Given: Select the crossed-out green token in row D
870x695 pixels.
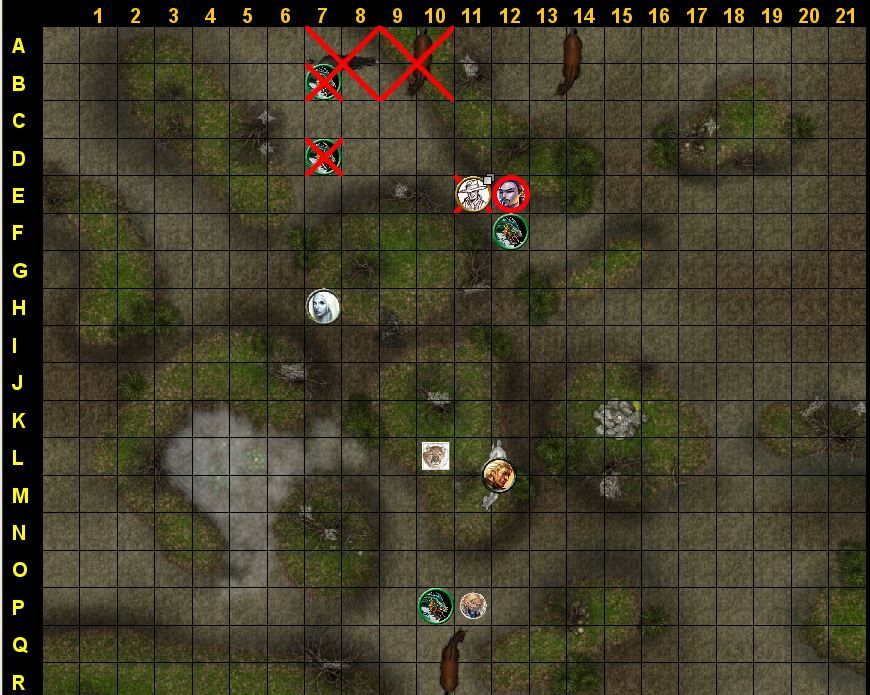Looking at the screenshot, I should (322, 156).
